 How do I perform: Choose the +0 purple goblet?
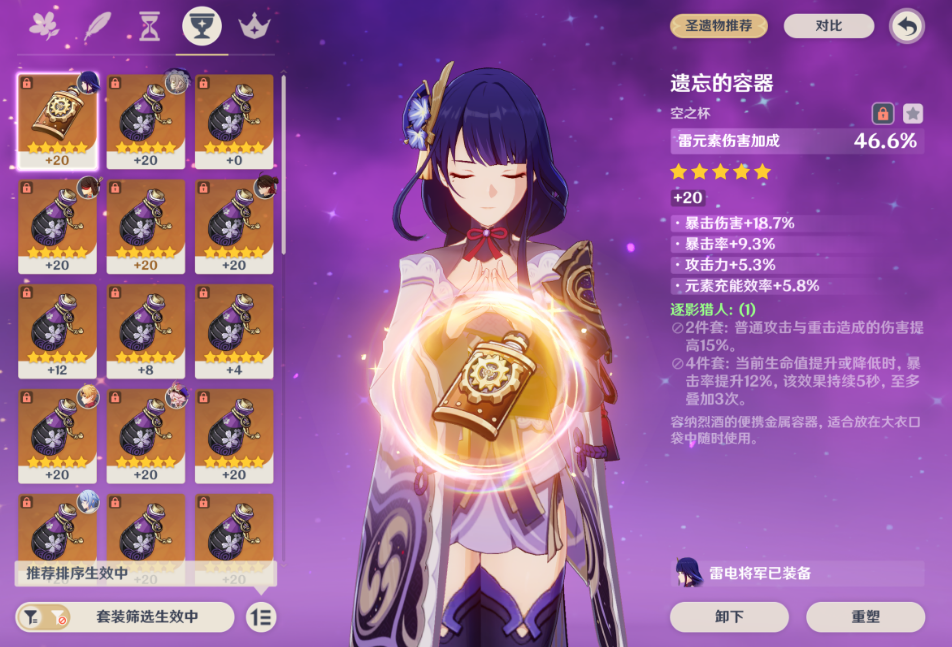234,120
